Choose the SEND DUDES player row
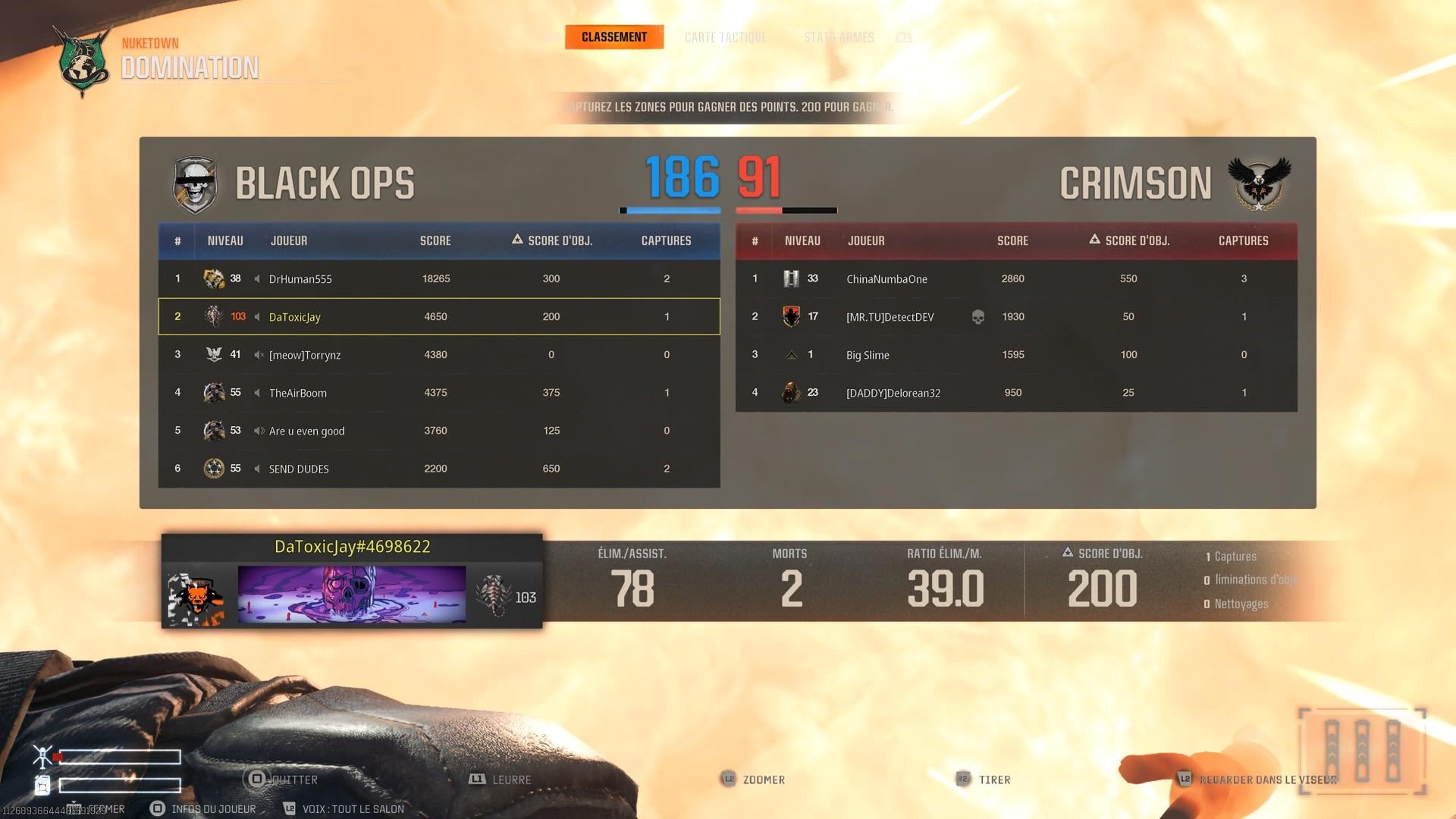Screen dimensions: 1456x819 438,469
